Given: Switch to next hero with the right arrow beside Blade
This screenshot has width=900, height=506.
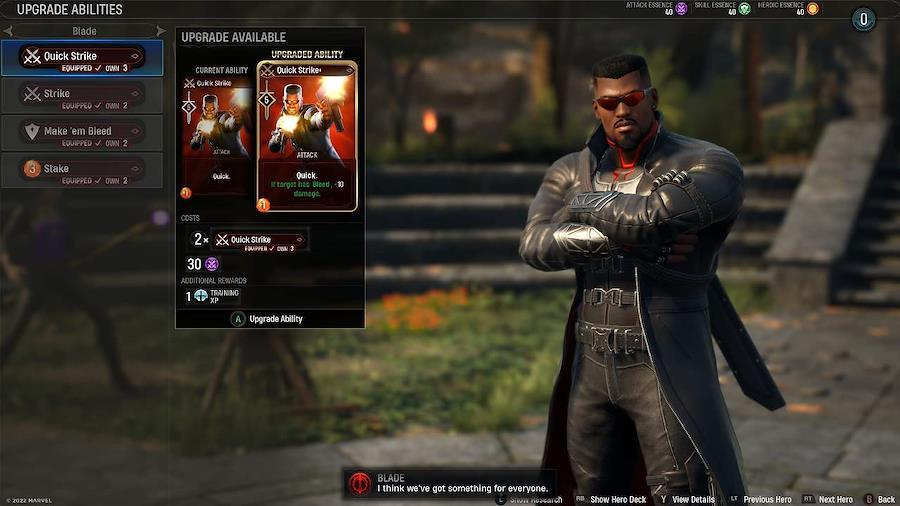Looking at the screenshot, I should [160, 31].
